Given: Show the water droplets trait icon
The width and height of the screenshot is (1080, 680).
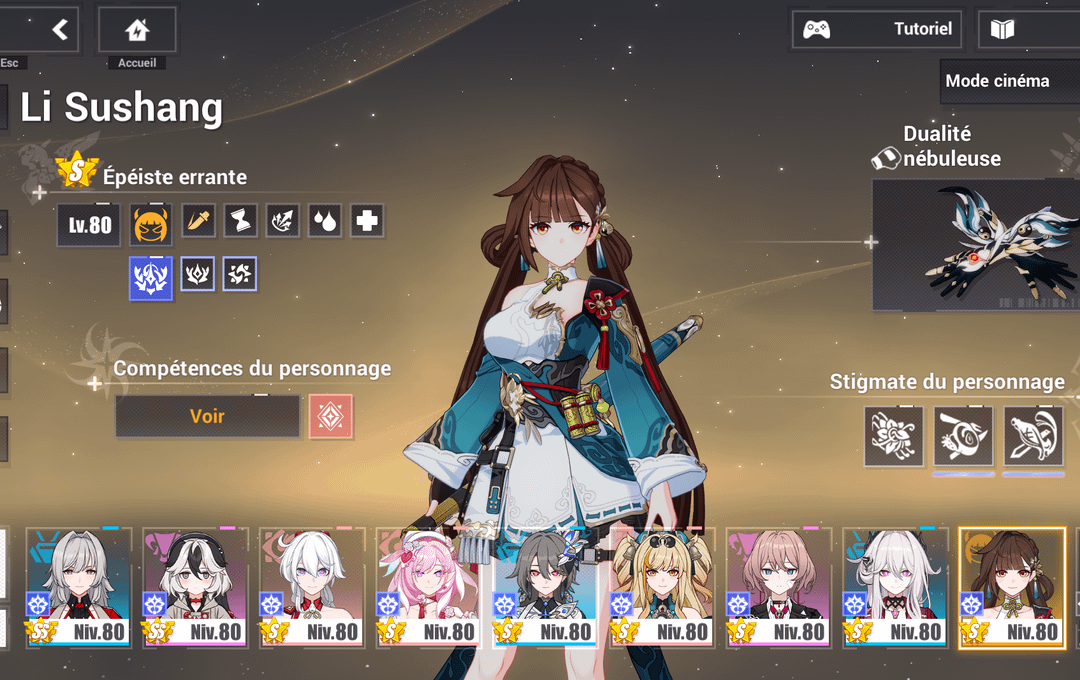Looking at the screenshot, I should click(325, 221).
